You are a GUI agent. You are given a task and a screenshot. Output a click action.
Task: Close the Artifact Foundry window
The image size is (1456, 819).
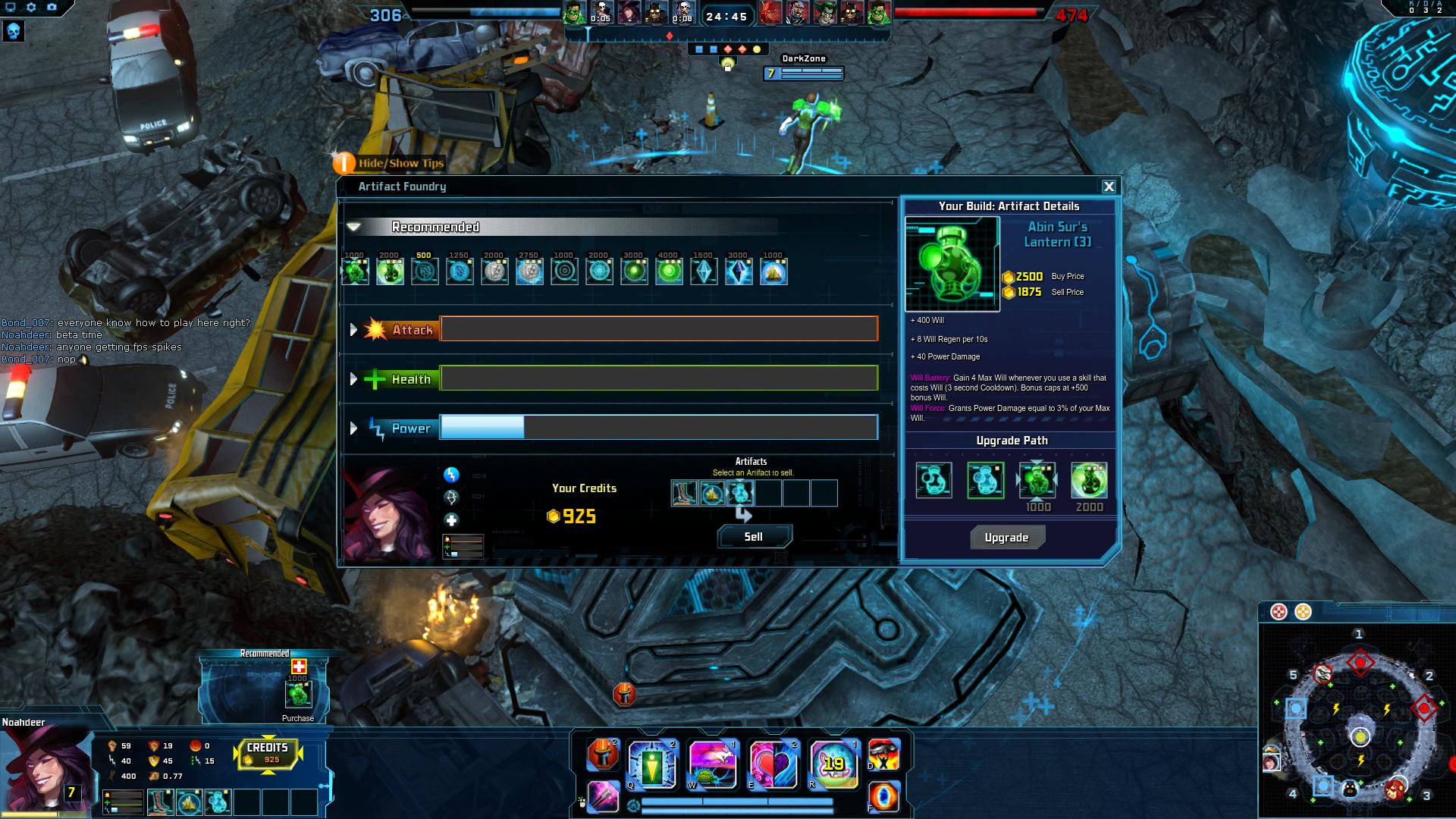point(1109,187)
